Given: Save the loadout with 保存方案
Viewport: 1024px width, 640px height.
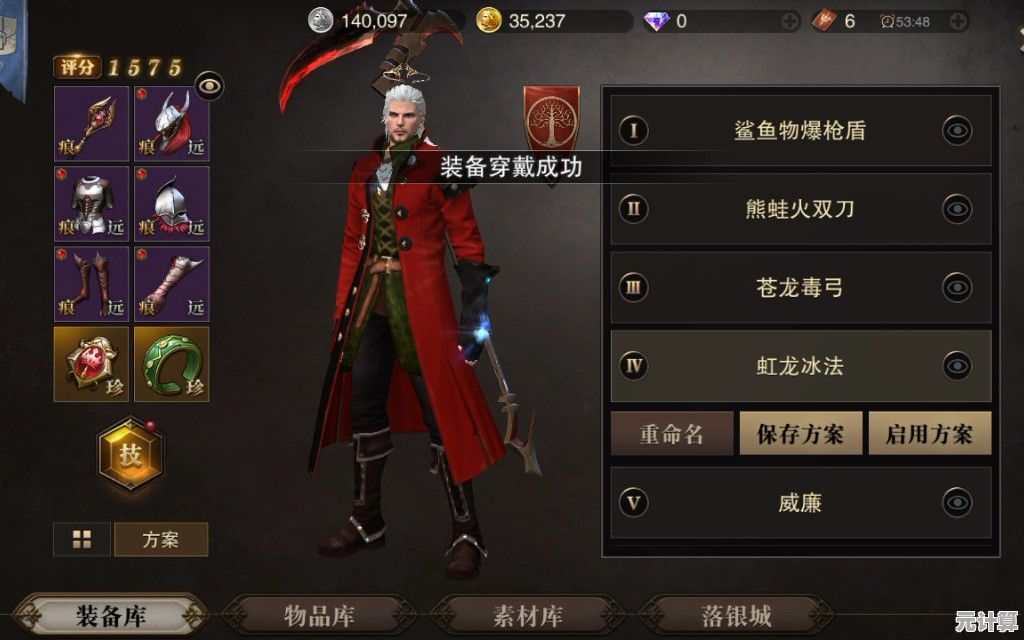Looking at the screenshot, I should tap(800, 434).
